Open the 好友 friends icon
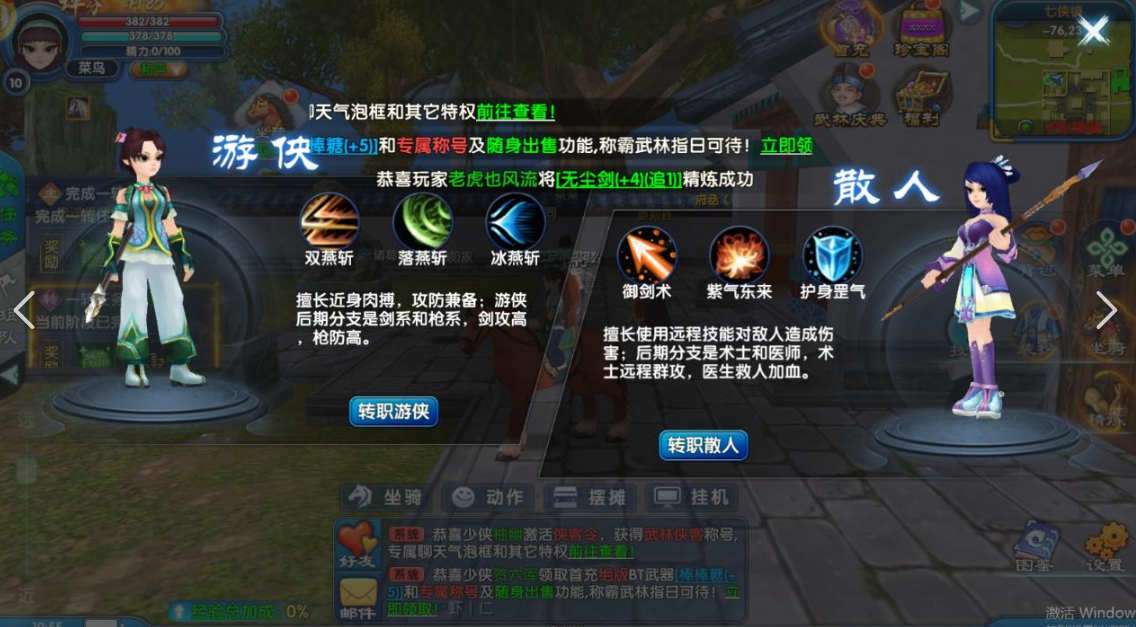Image resolution: width=1136 pixels, height=627 pixels. [x=357, y=544]
